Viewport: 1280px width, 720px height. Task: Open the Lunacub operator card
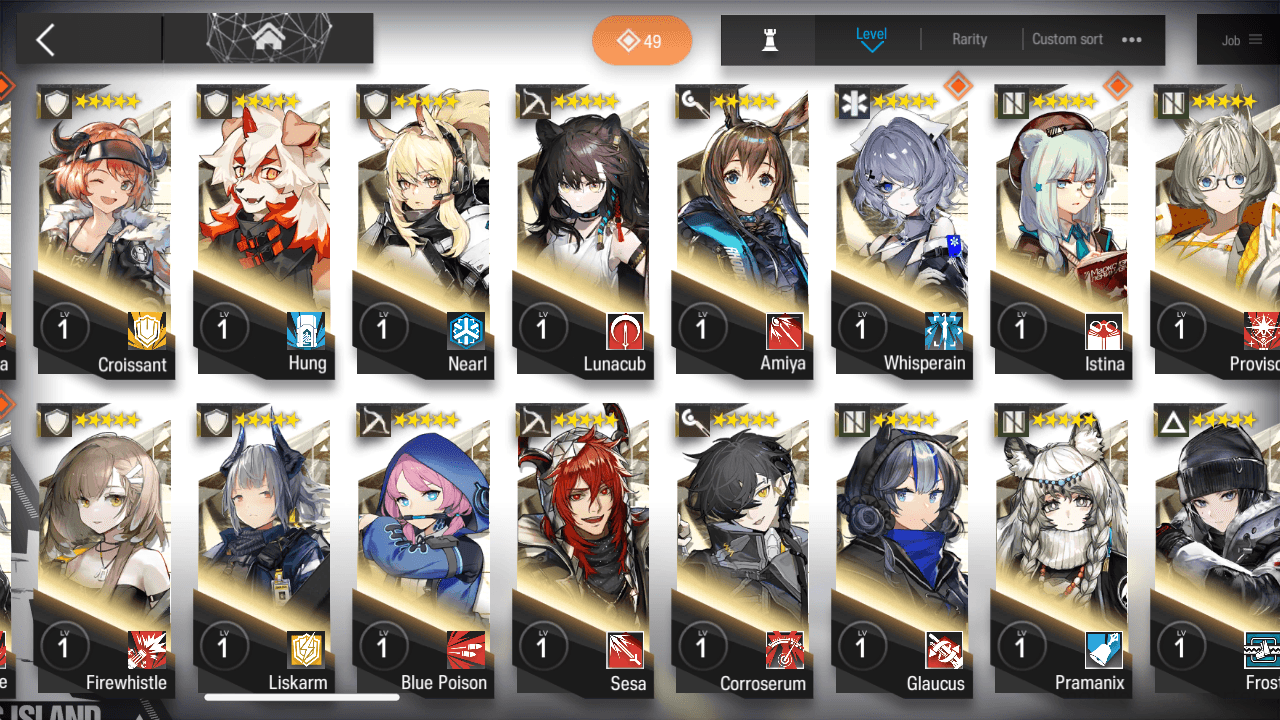[583, 230]
